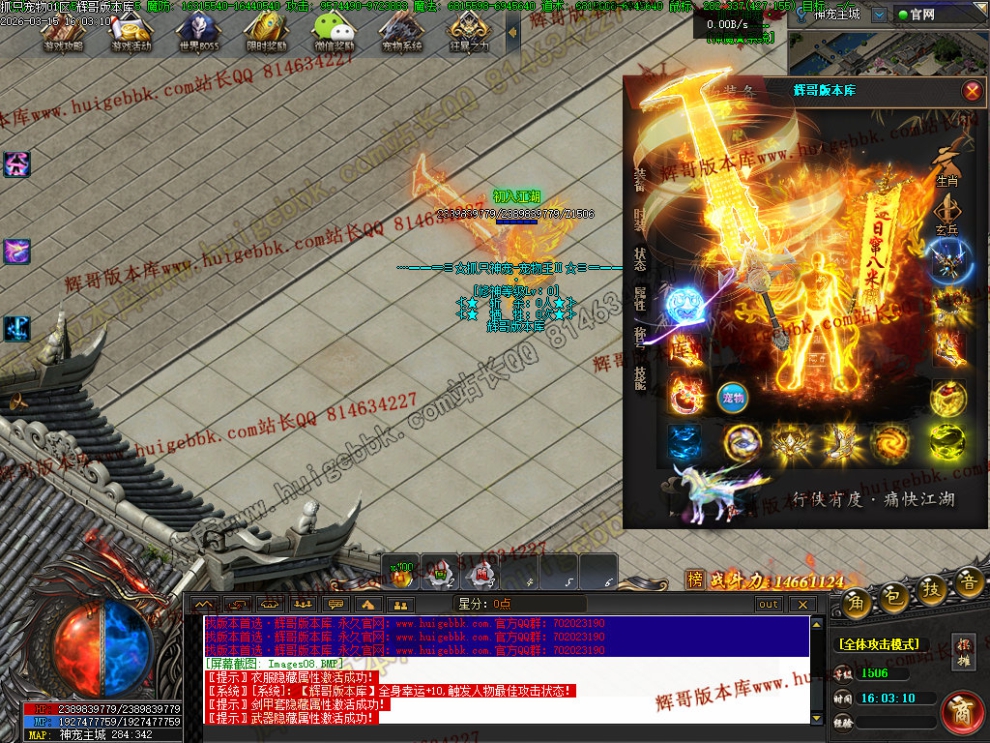Switch to the 状态 status tab

(x=639, y=259)
